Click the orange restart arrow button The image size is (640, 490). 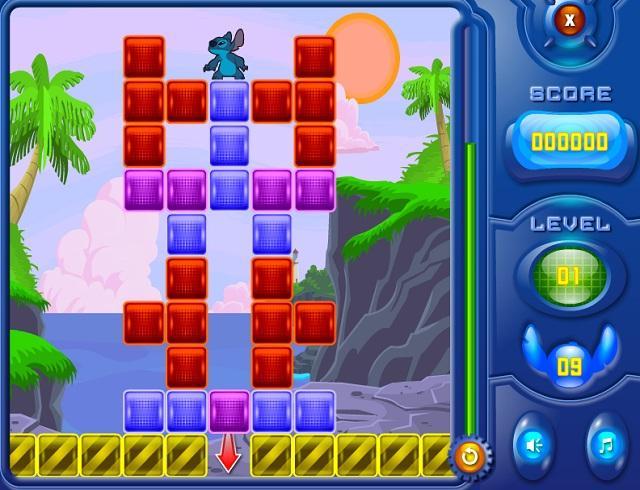pos(469,456)
